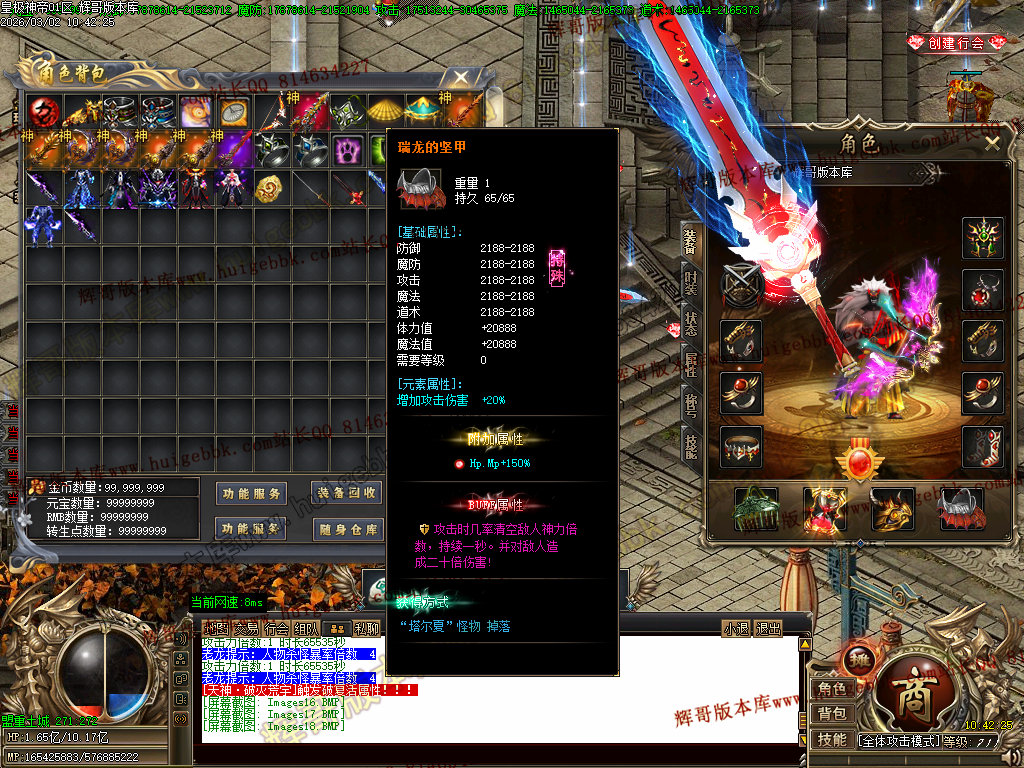Open the 状态 status tab
The height and width of the screenshot is (768, 1024).
tap(691, 324)
